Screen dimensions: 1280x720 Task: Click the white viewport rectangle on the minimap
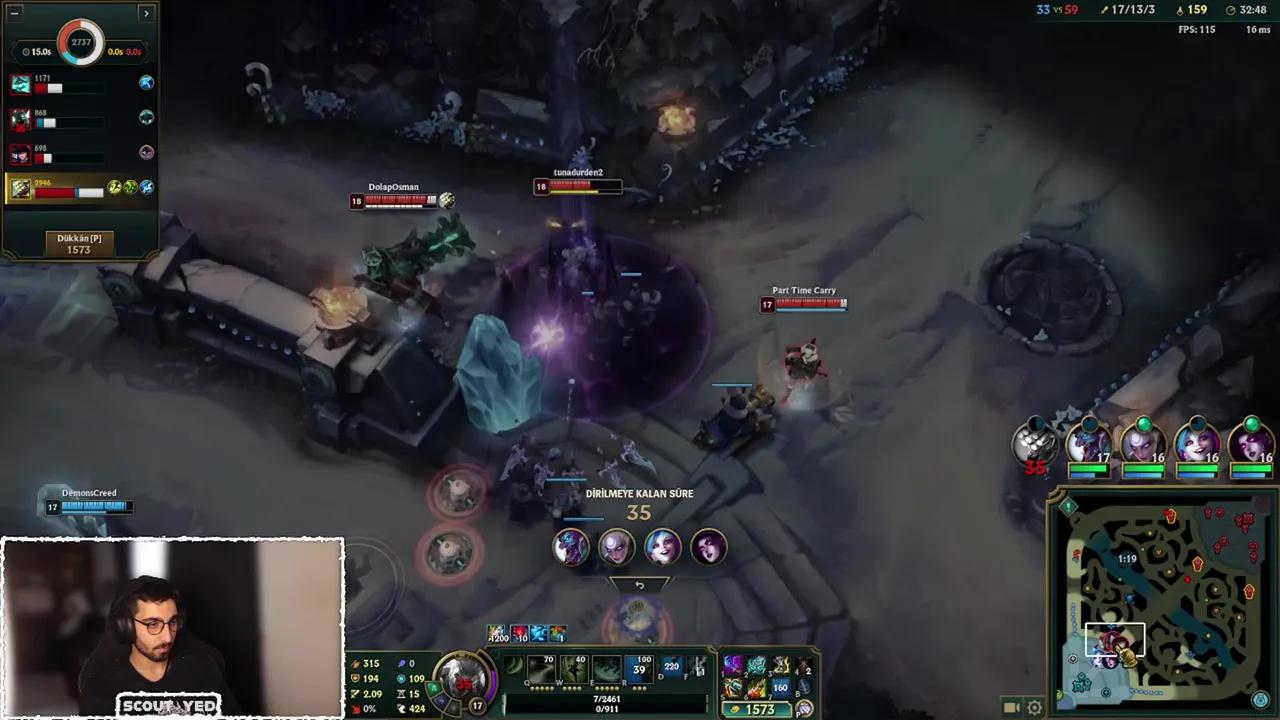point(1114,638)
